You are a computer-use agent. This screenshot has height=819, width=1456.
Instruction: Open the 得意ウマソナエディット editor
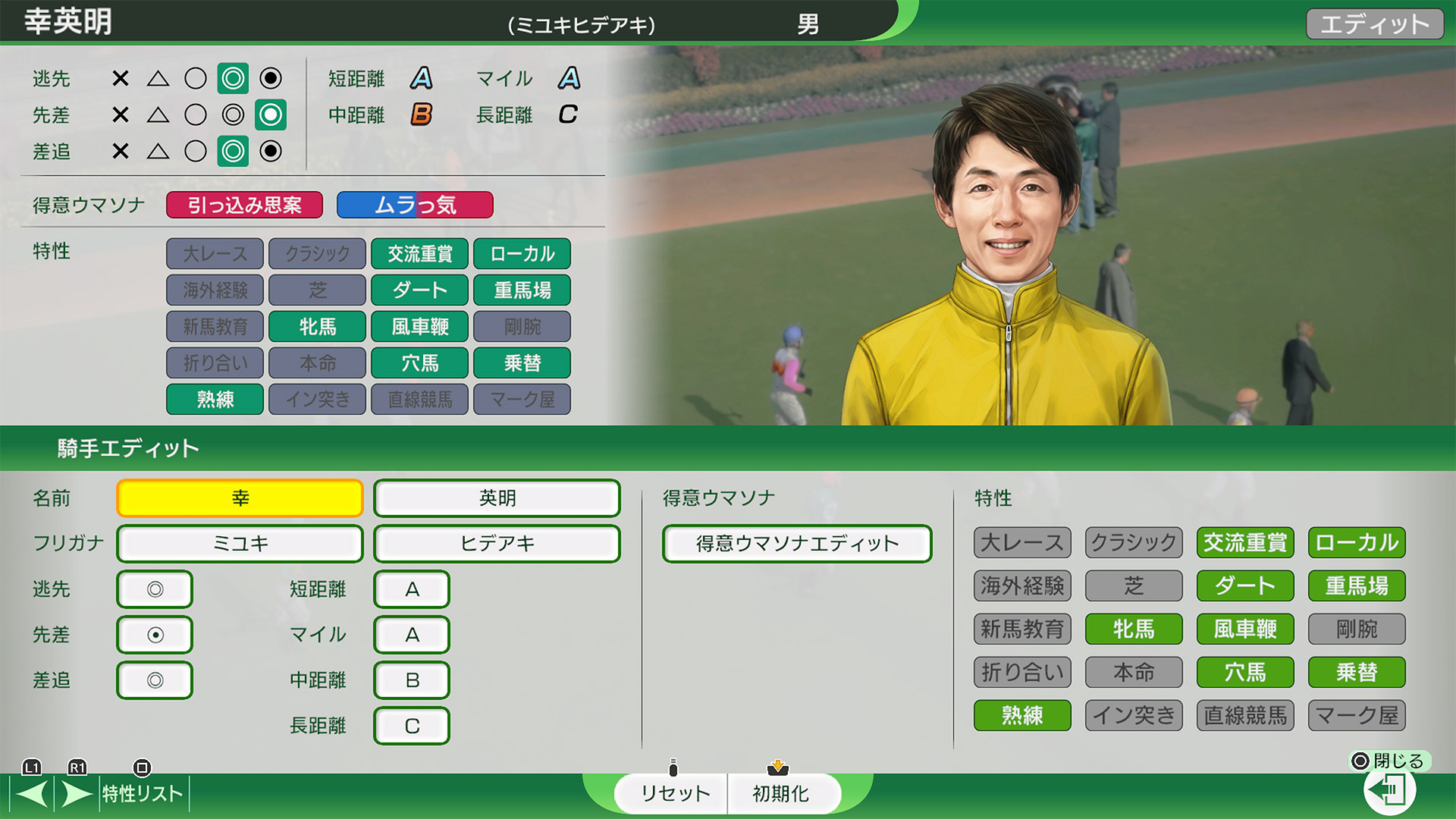(x=797, y=543)
